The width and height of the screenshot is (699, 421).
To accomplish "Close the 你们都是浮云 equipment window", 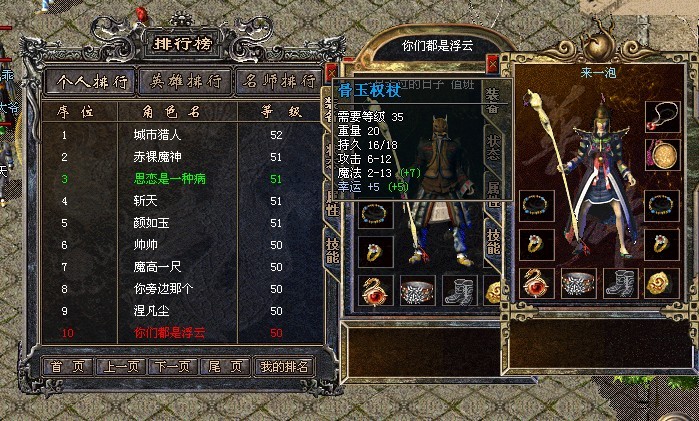I will [491, 65].
